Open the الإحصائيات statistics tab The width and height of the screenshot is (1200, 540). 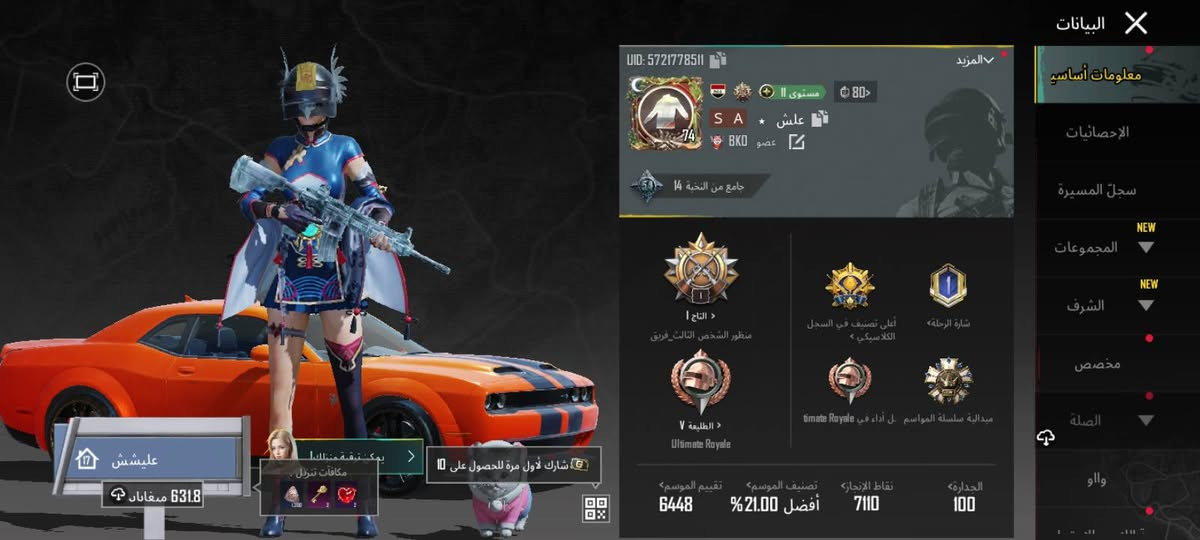click(1097, 132)
